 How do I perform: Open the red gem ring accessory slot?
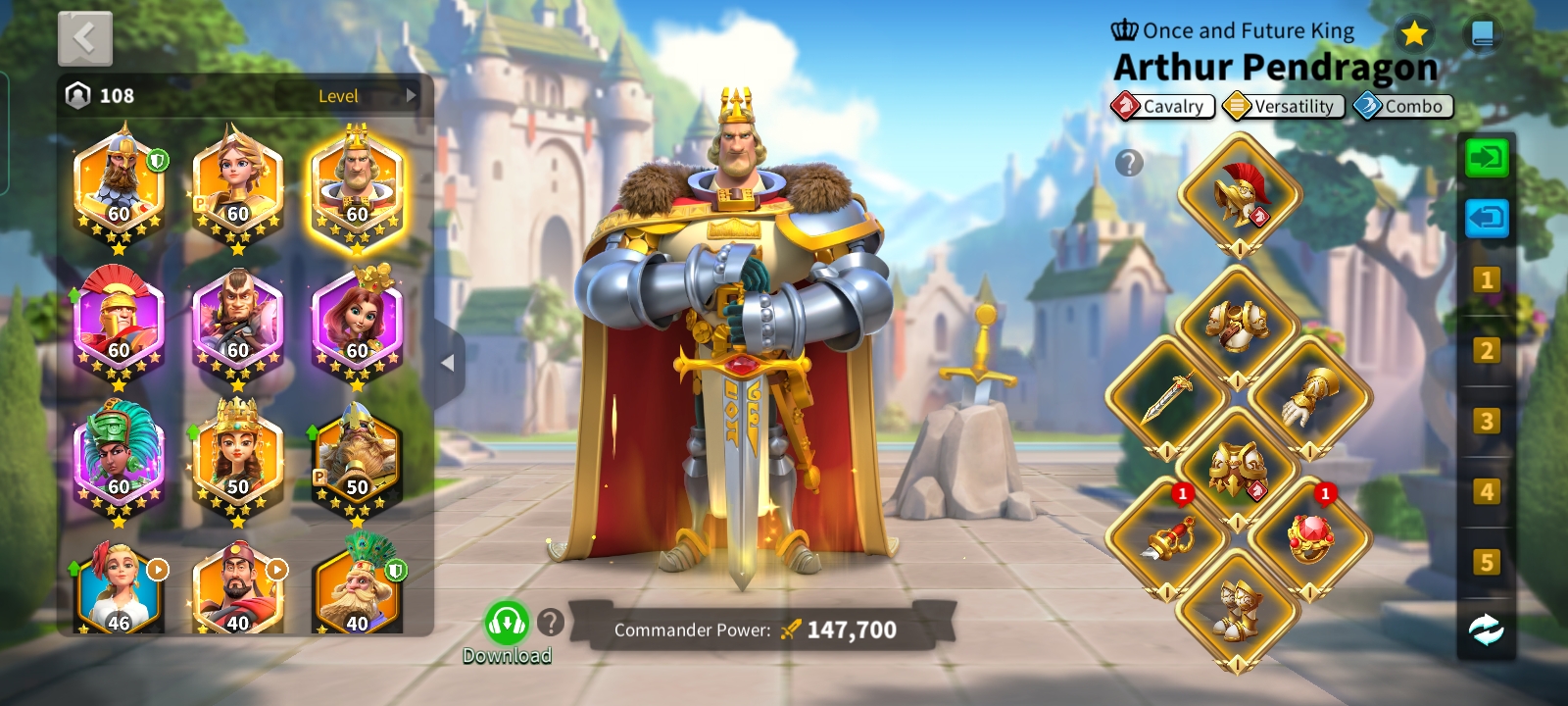pos(1309,537)
